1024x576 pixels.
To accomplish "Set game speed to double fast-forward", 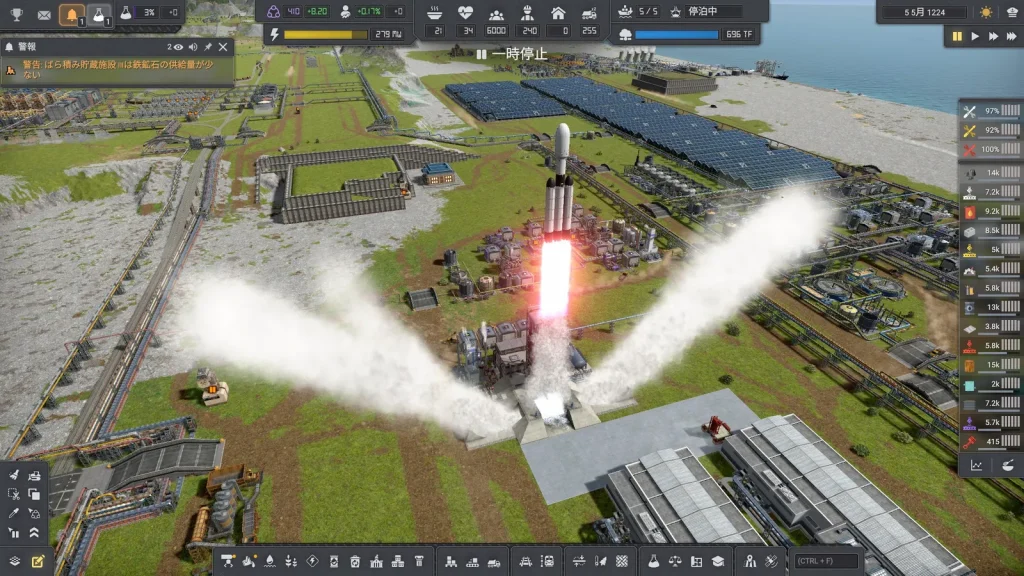I will click(x=993, y=36).
